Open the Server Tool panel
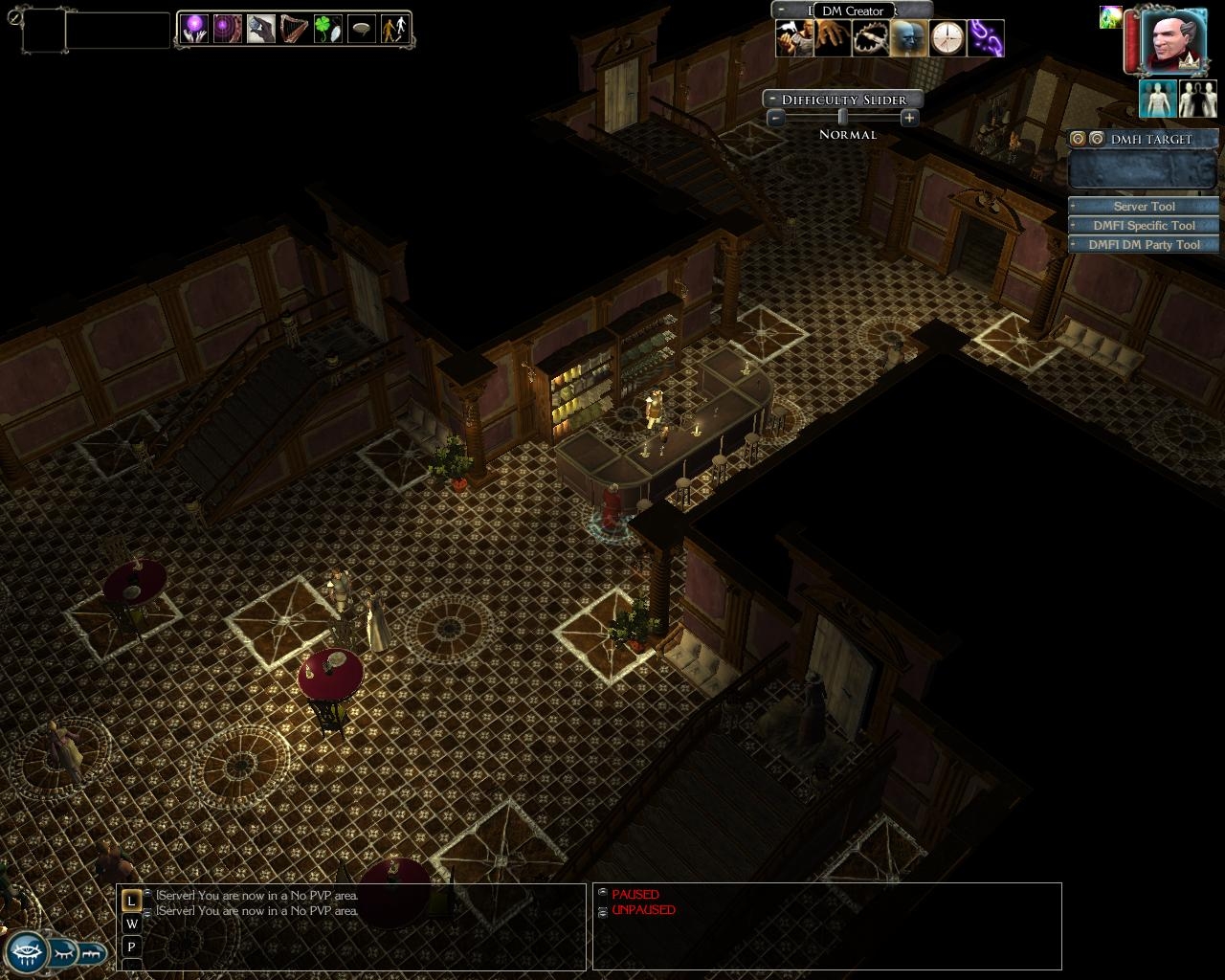Viewport: 1225px width, 980px height. pos(1144,206)
